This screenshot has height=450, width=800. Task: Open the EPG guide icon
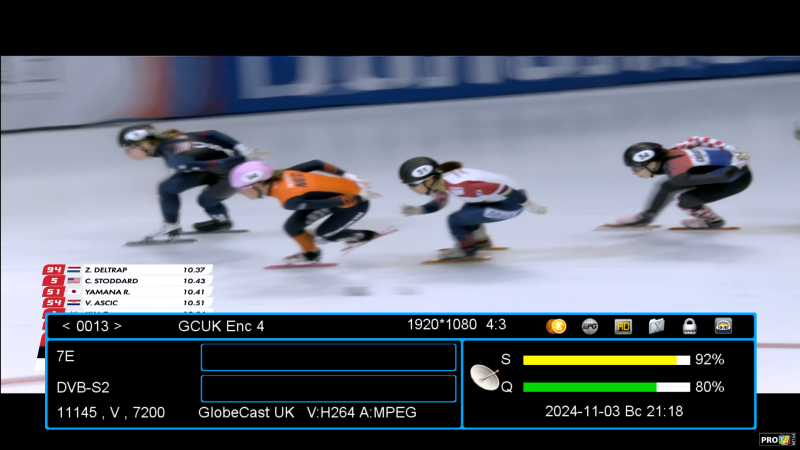click(x=590, y=326)
